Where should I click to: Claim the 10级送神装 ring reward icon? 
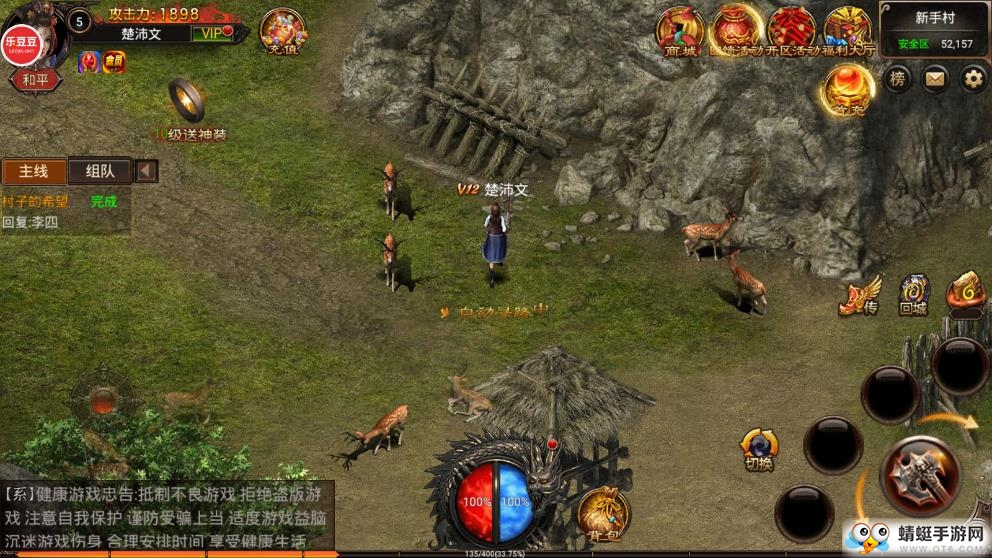187,101
